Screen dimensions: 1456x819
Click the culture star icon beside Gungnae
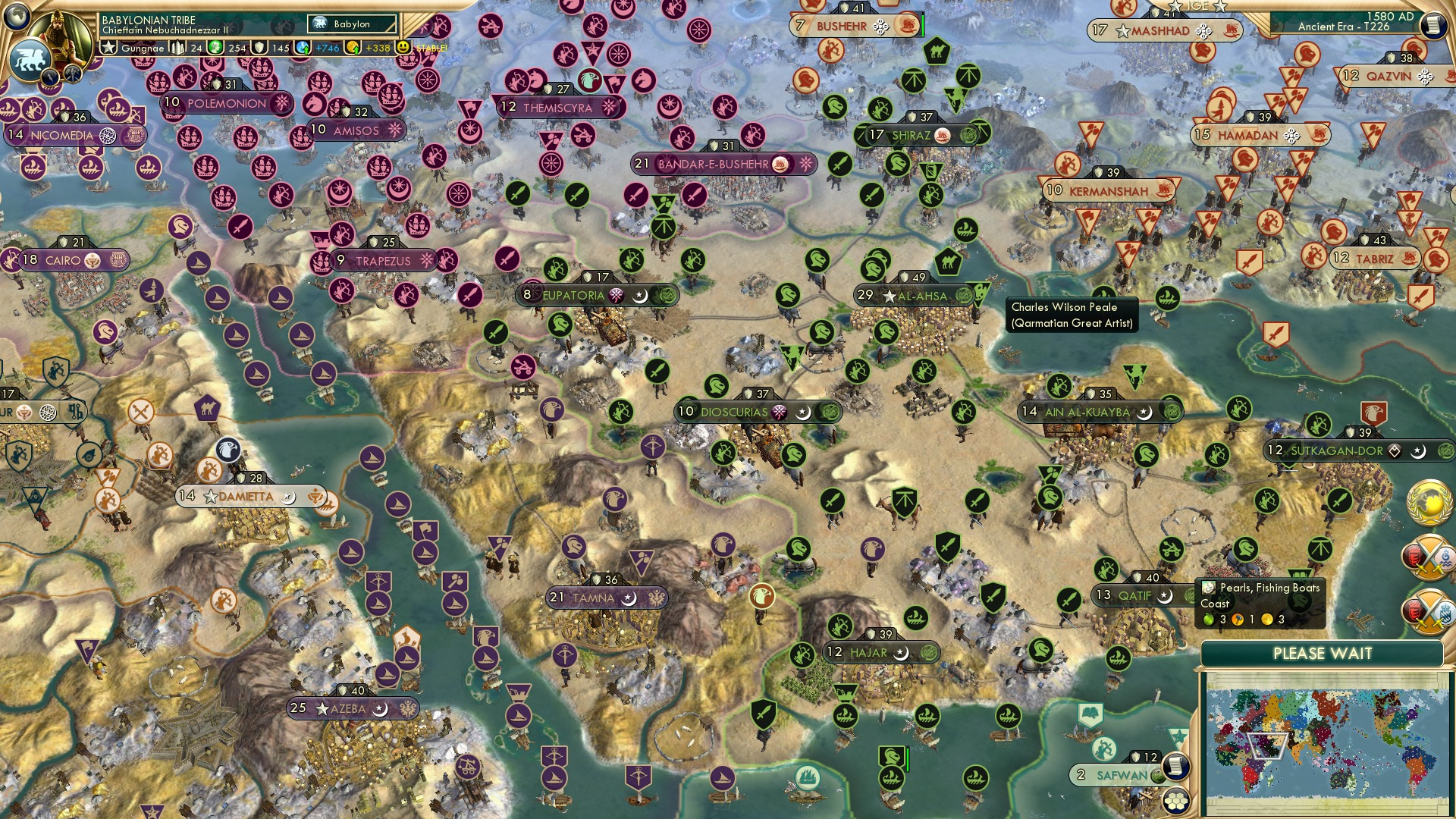[108, 48]
